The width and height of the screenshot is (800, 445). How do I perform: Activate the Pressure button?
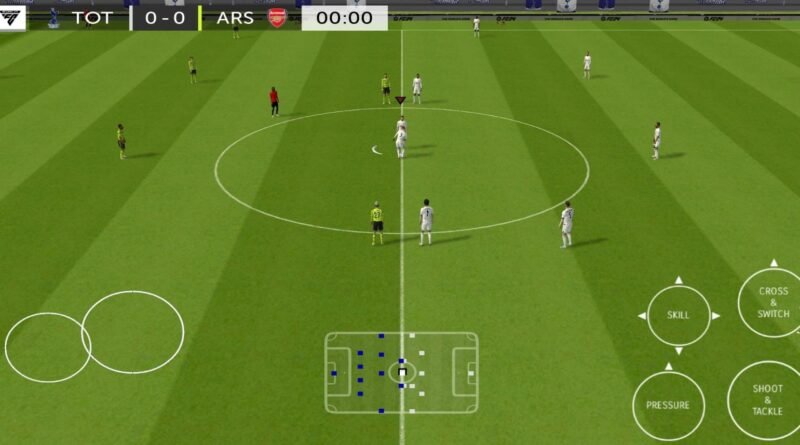(667, 405)
